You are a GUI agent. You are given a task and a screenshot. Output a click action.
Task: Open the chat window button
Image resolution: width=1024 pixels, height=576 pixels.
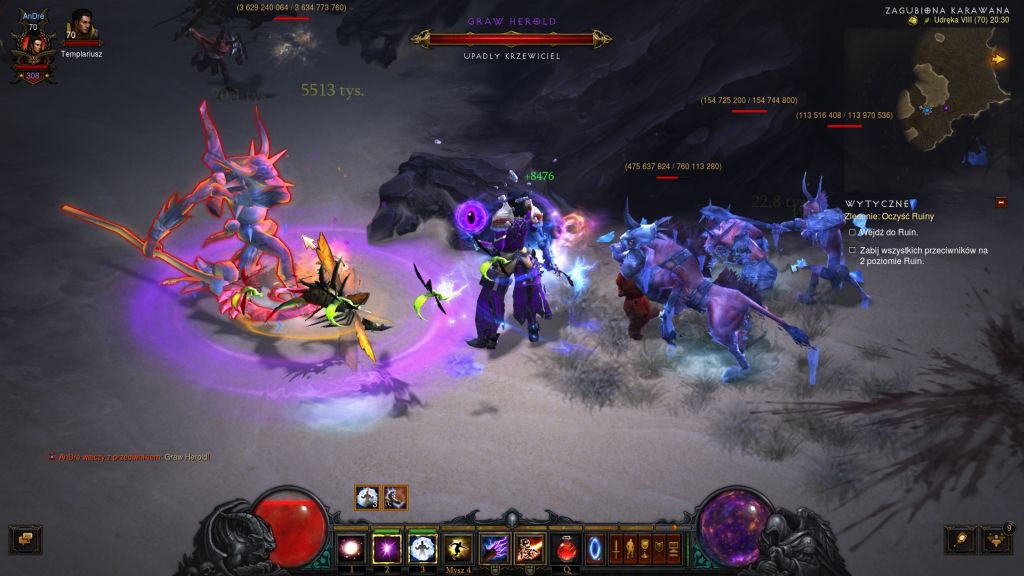click(25, 540)
